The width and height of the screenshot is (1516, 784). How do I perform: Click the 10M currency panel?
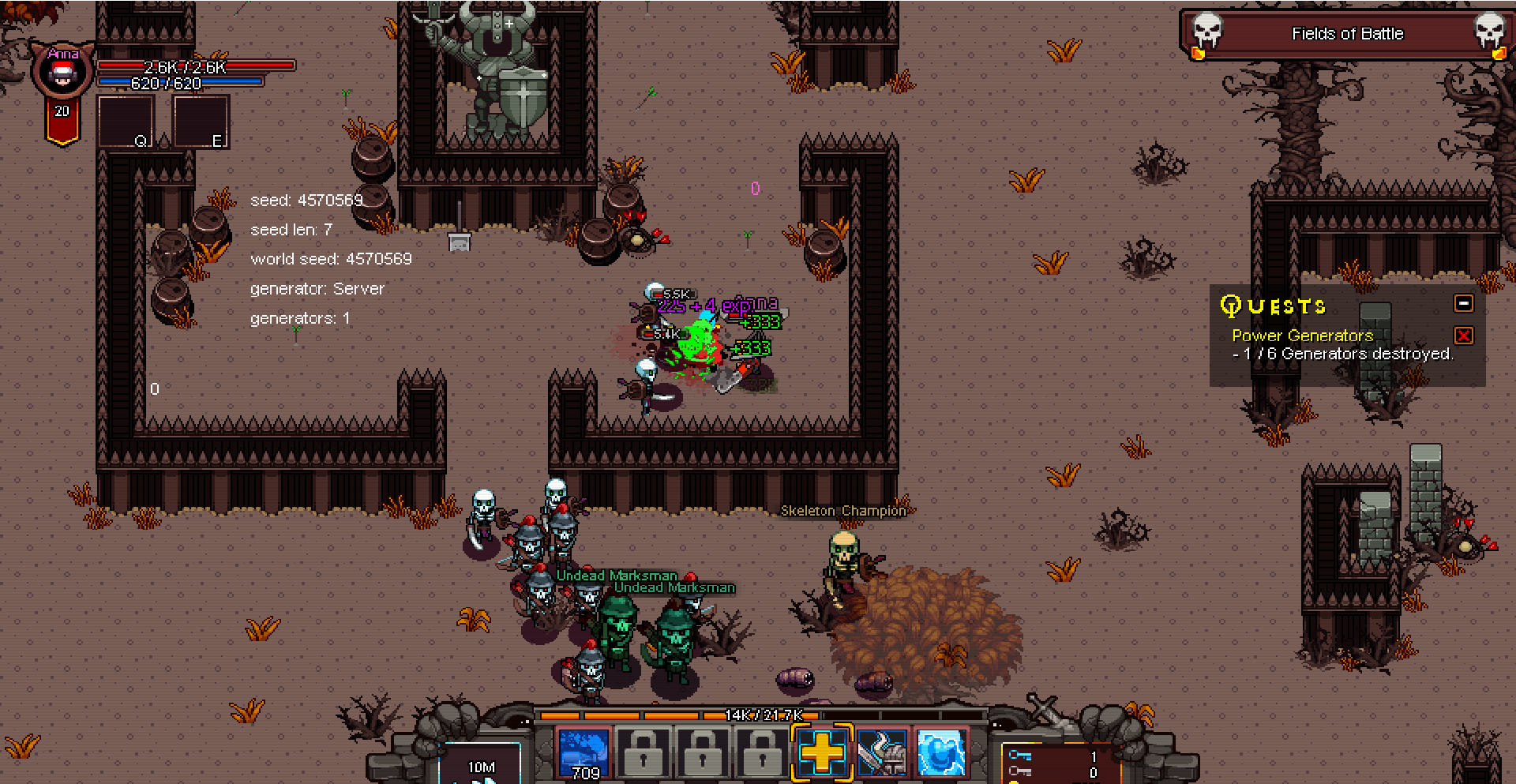481,766
